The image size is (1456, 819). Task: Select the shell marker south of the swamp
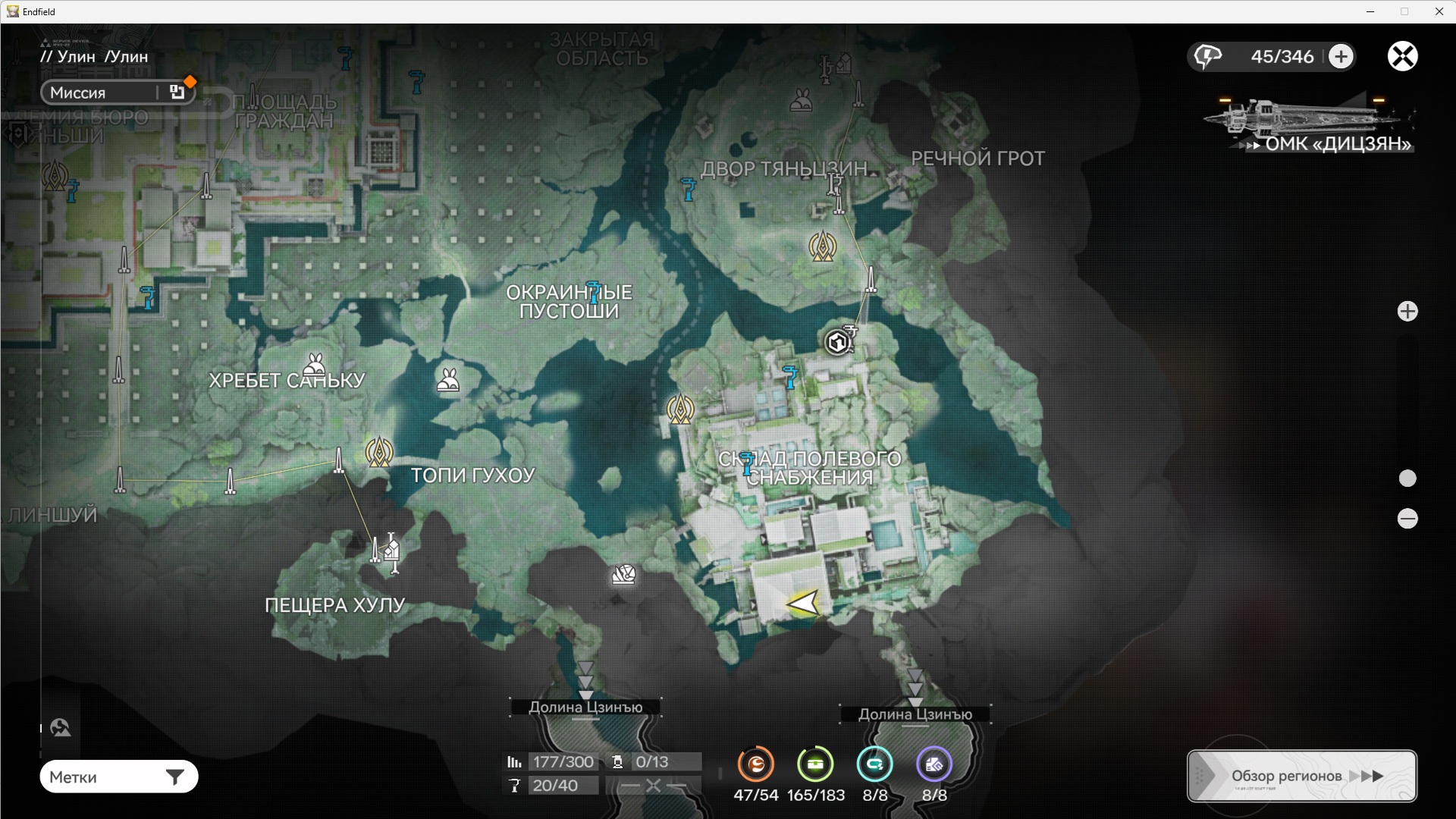coord(623,575)
